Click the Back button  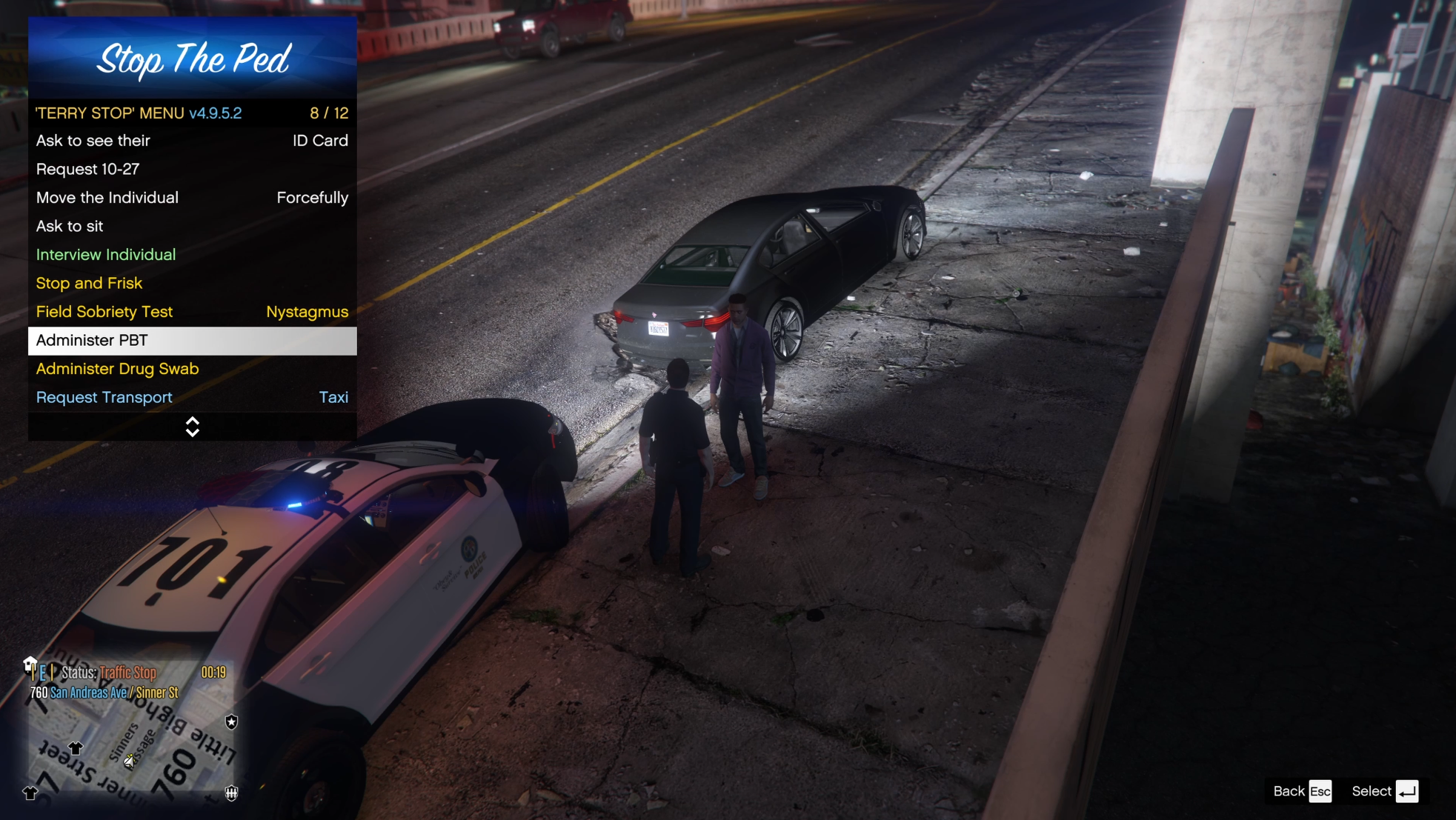[1302, 791]
